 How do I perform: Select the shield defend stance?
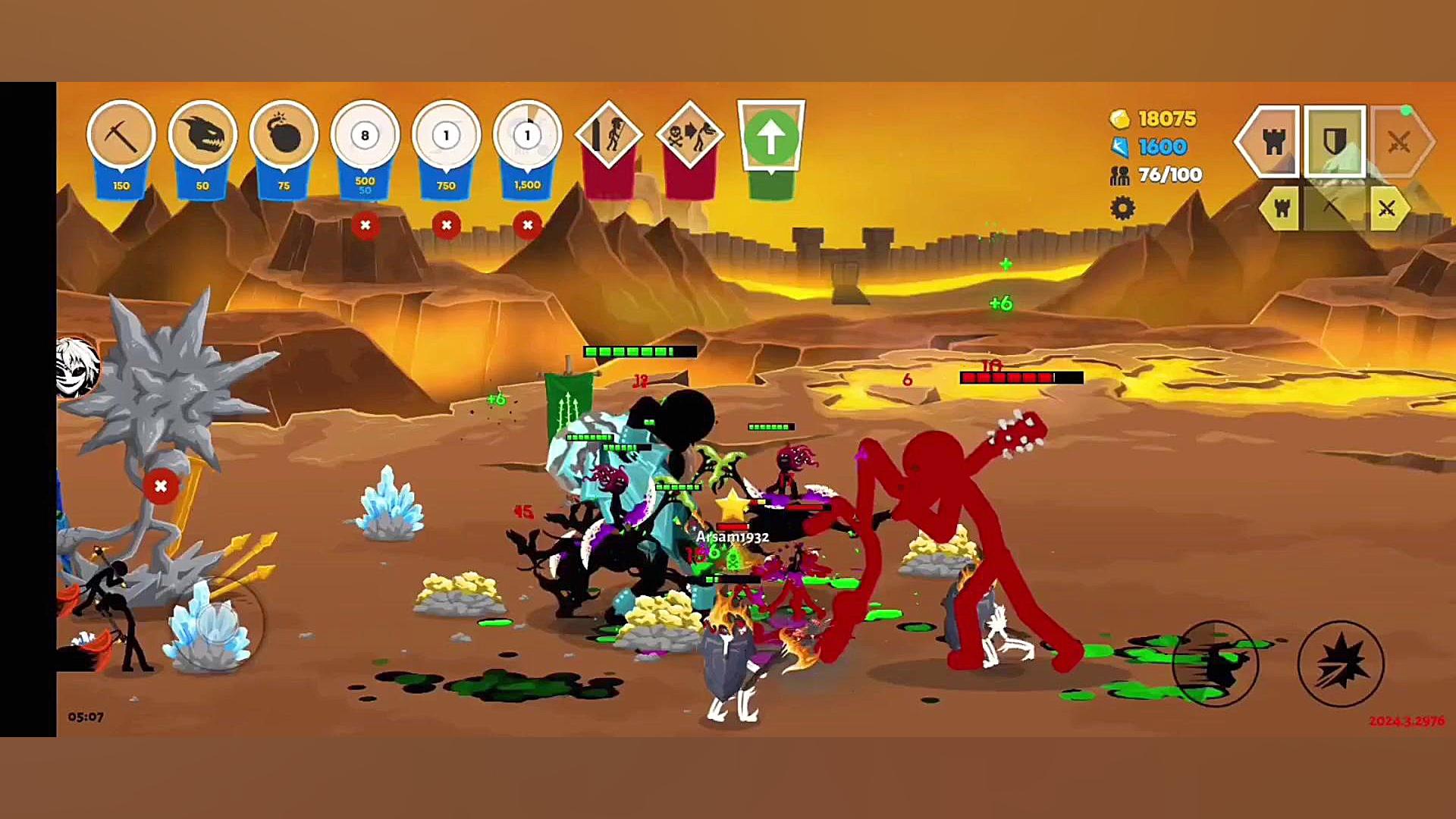(x=1335, y=142)
